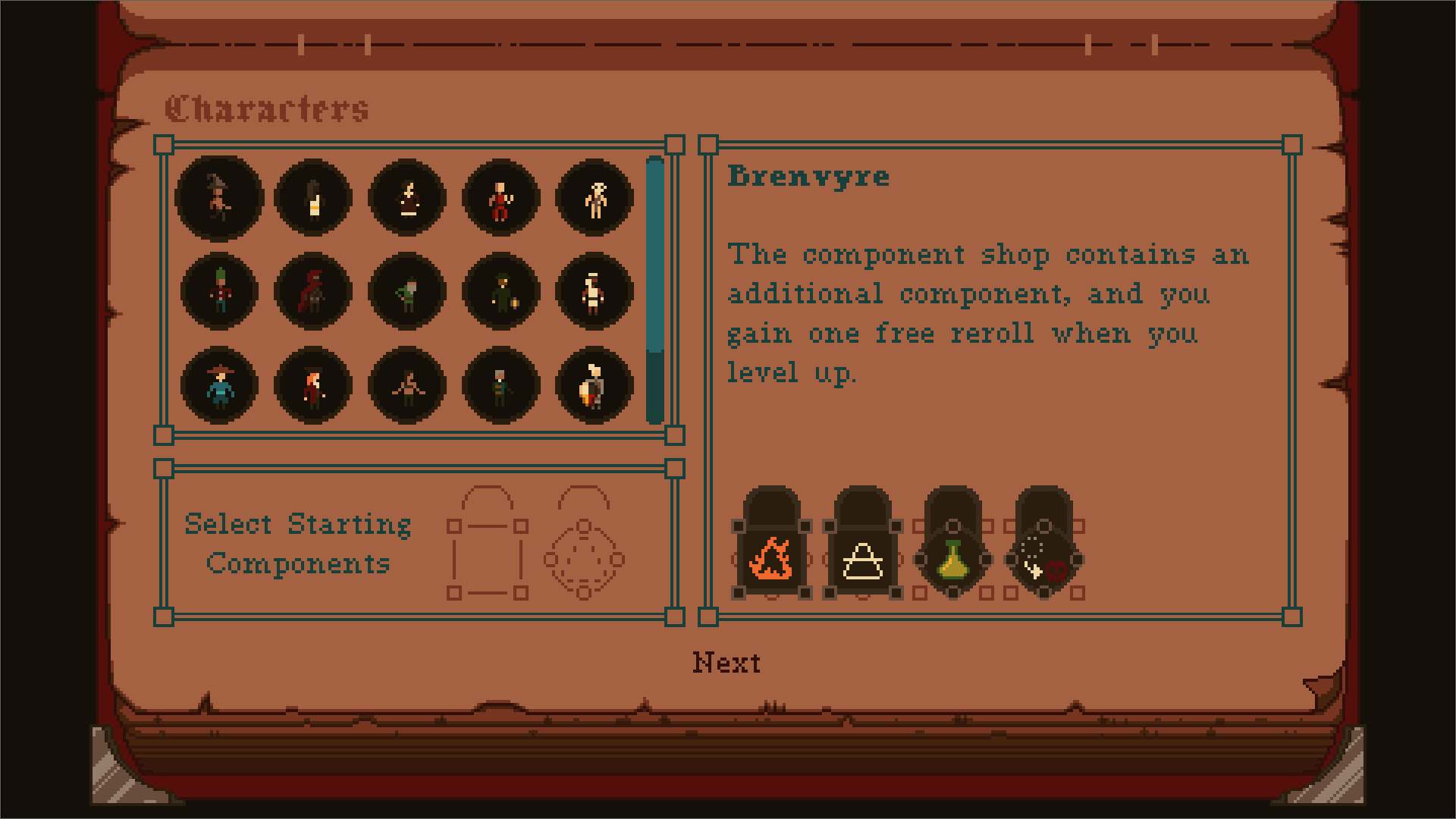Pick the straw-hat character in blue
Screen dimensions: 1456x819
(x=218, y=387)
